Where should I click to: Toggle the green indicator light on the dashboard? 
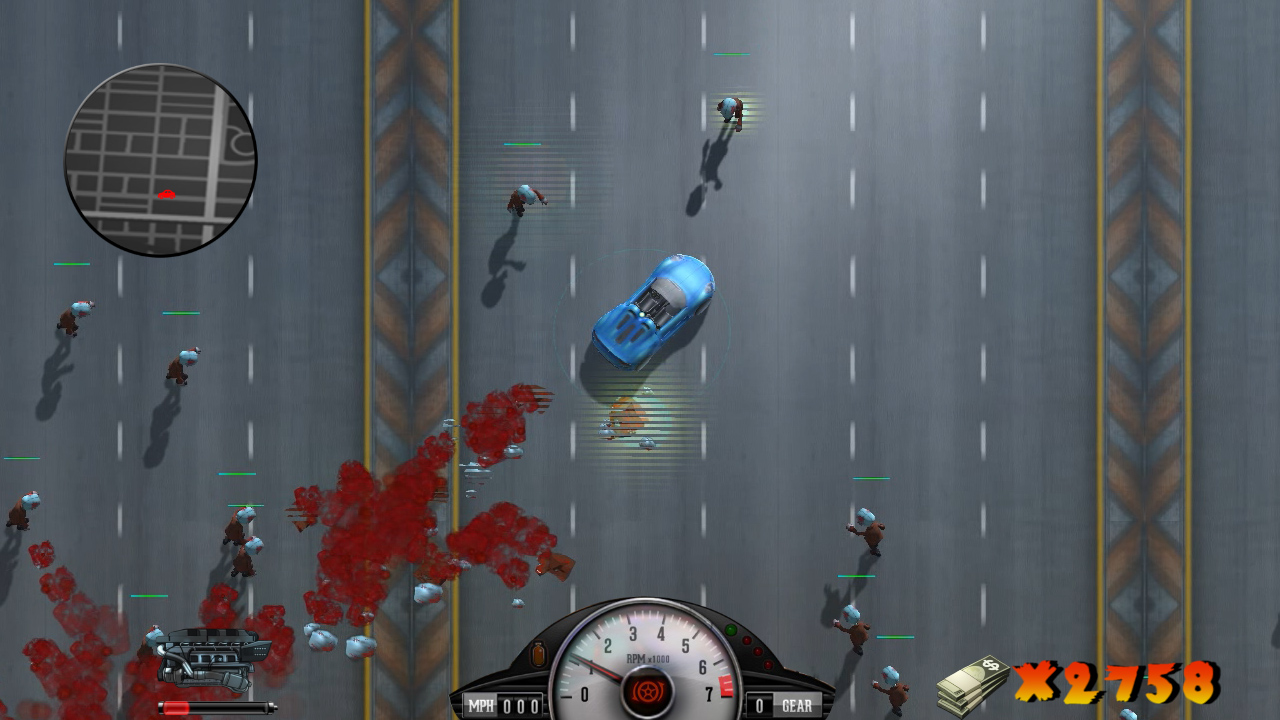(731, 630)
